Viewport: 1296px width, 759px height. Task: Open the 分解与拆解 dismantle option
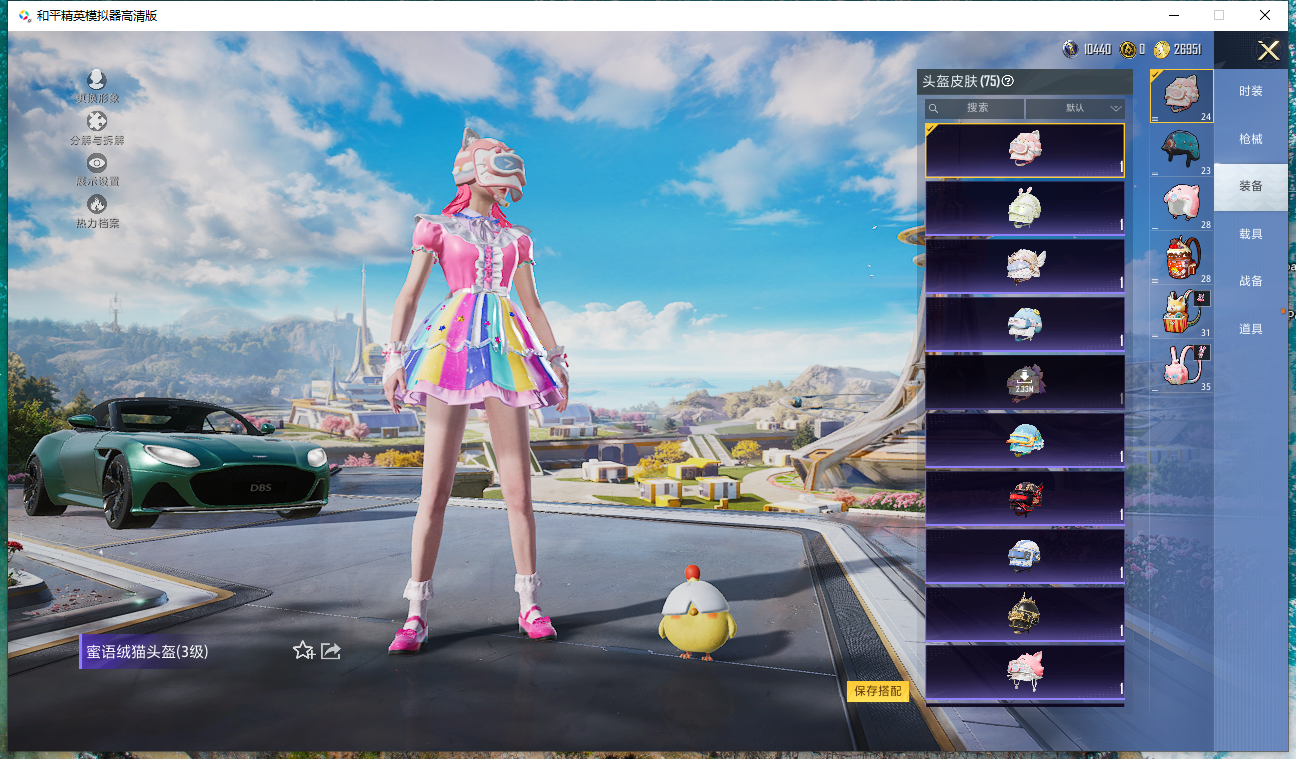pos(97,128)
